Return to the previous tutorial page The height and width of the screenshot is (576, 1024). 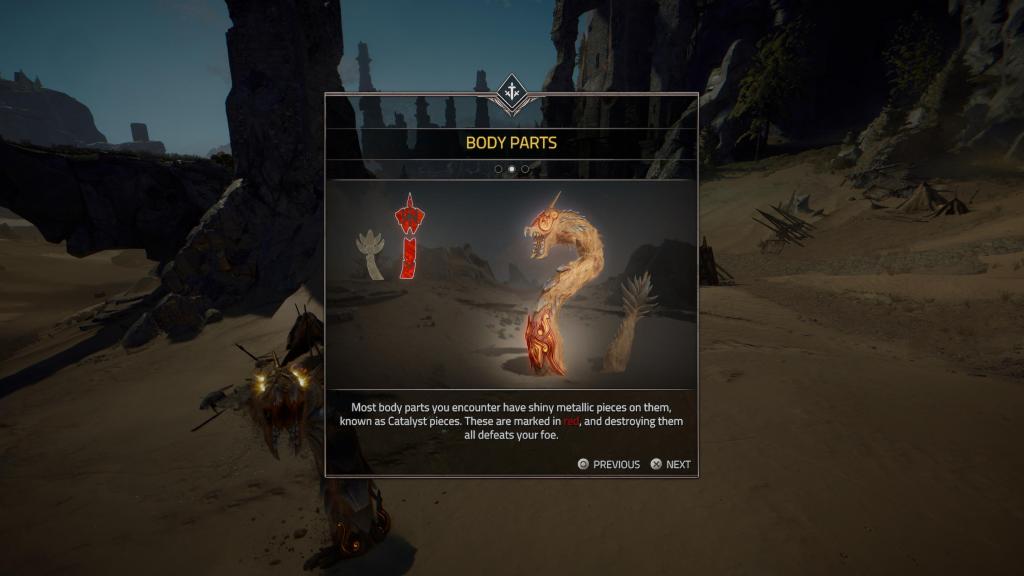pos(608,464)
